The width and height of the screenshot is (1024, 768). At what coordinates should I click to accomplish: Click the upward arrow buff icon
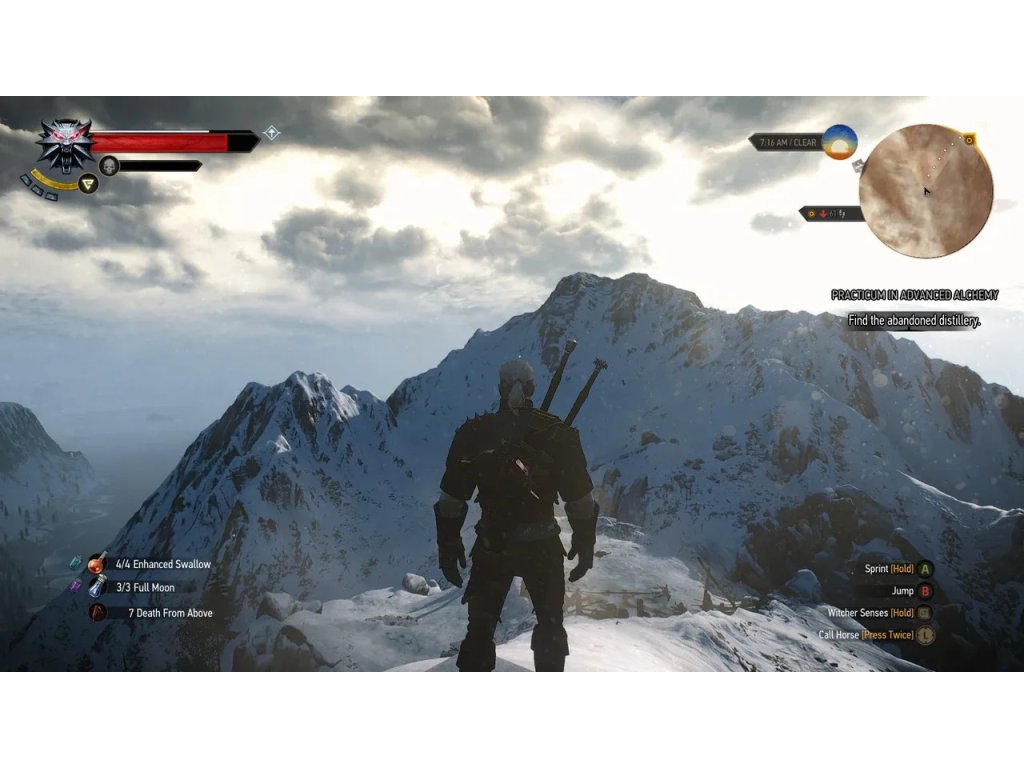click(271, 133)
